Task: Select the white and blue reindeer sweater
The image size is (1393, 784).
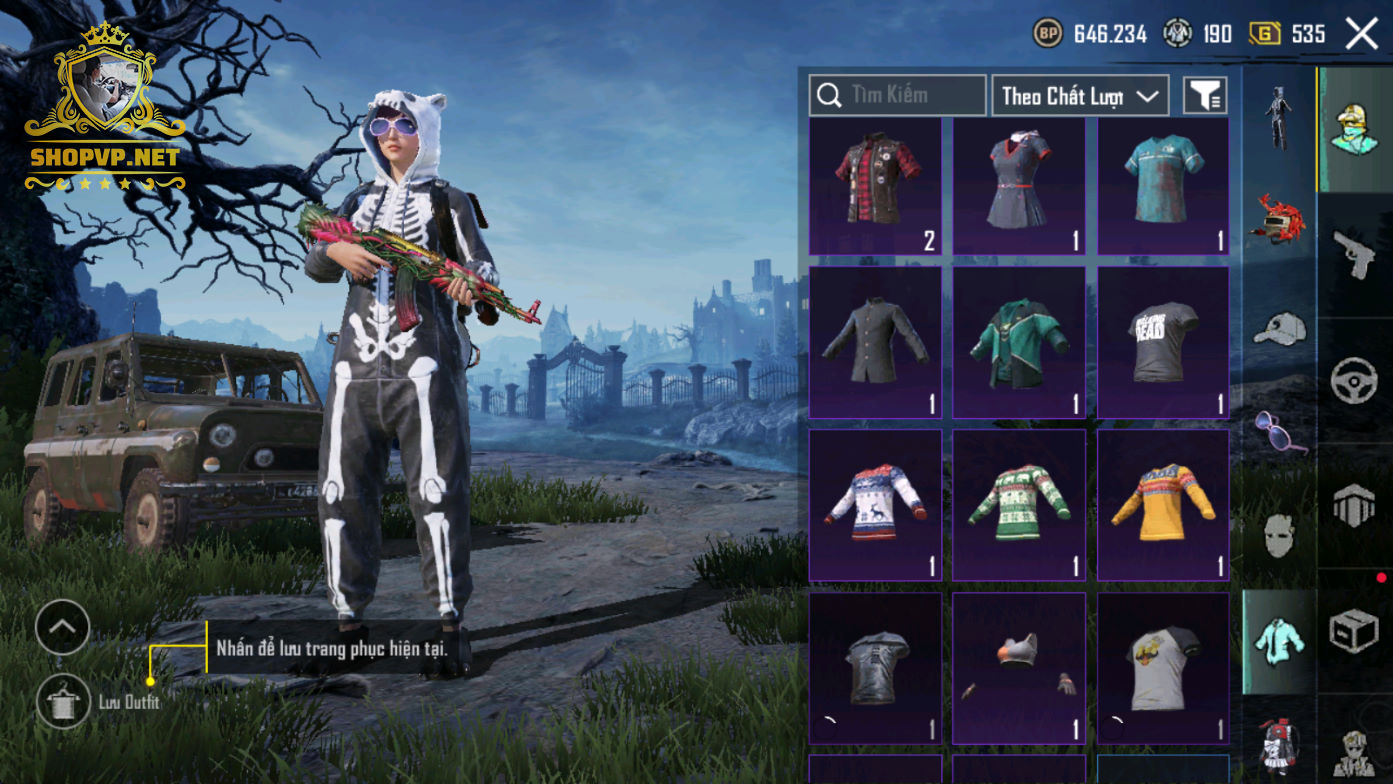Action: pyautogui.click(x=875, y=505)
